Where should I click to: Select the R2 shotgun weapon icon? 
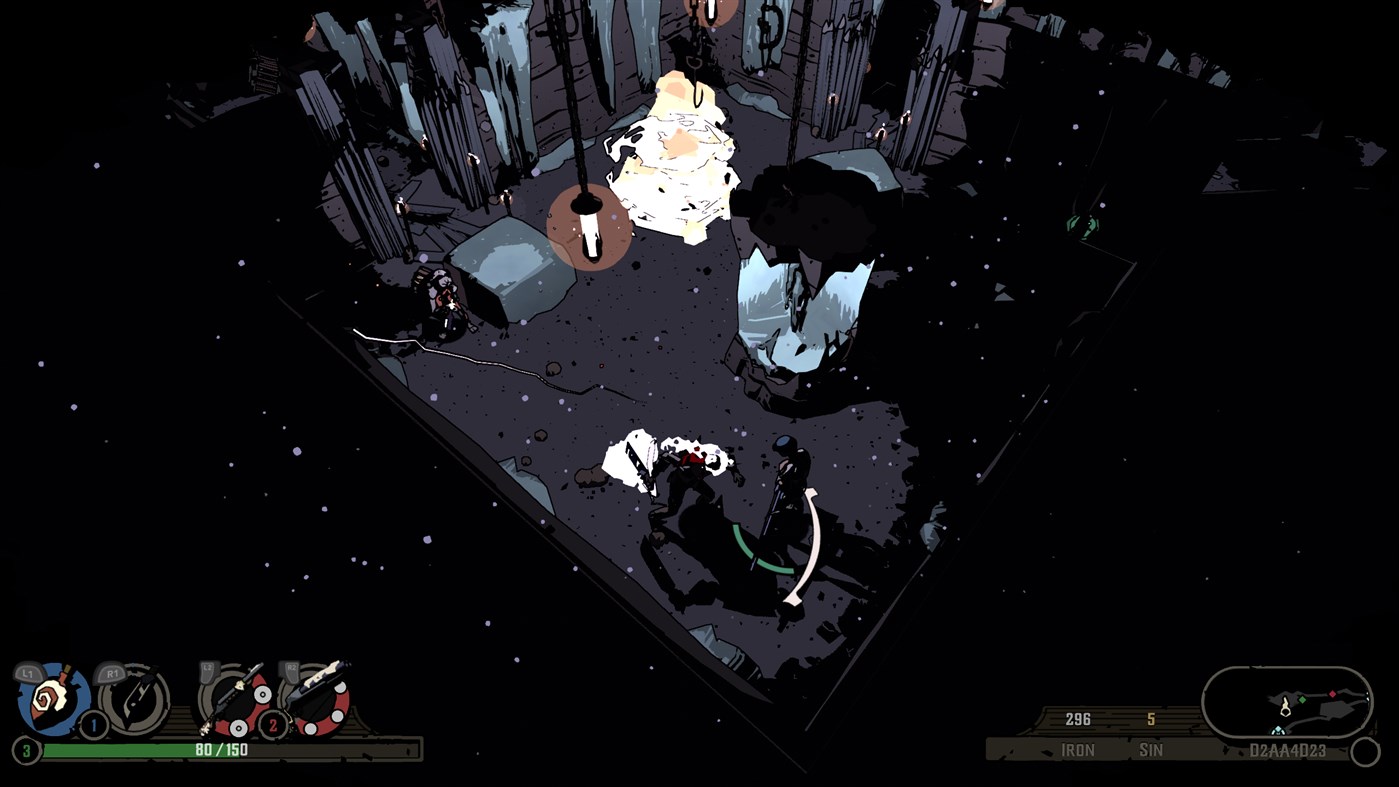(x=318, y=698)
